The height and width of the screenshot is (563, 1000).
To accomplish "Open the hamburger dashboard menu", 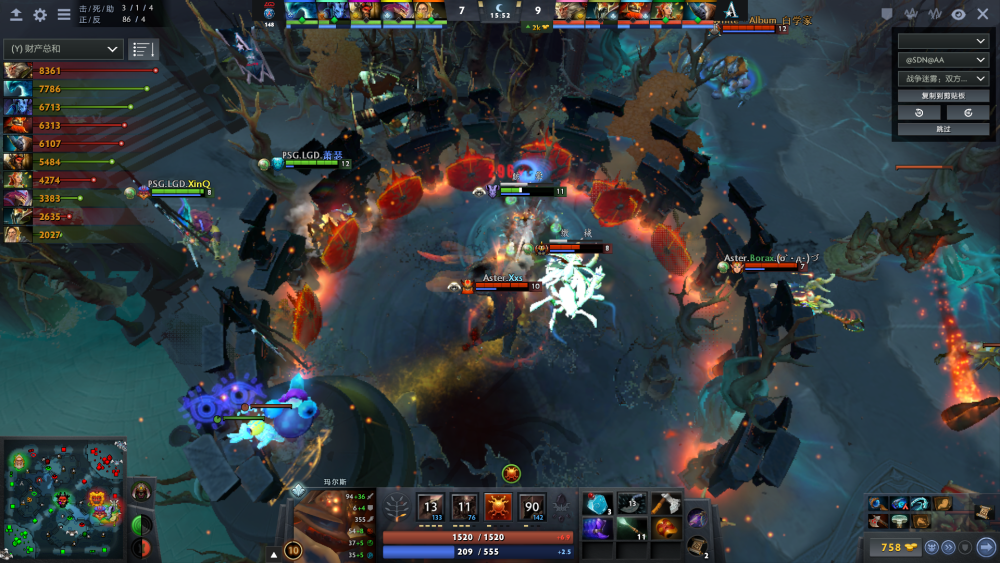I will click(x=64, y=15).
